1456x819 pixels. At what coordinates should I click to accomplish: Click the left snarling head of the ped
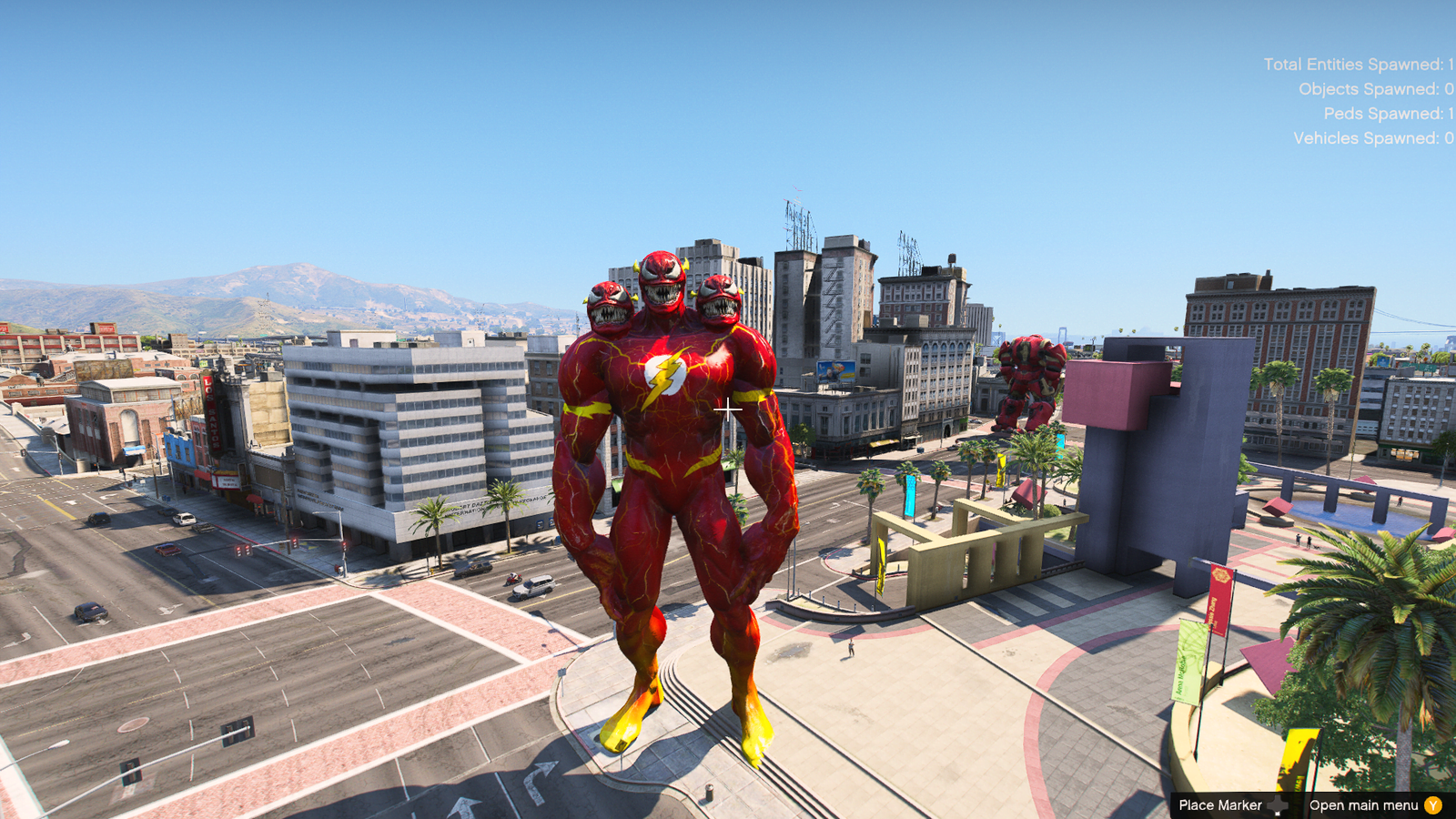tap(611, 305)
